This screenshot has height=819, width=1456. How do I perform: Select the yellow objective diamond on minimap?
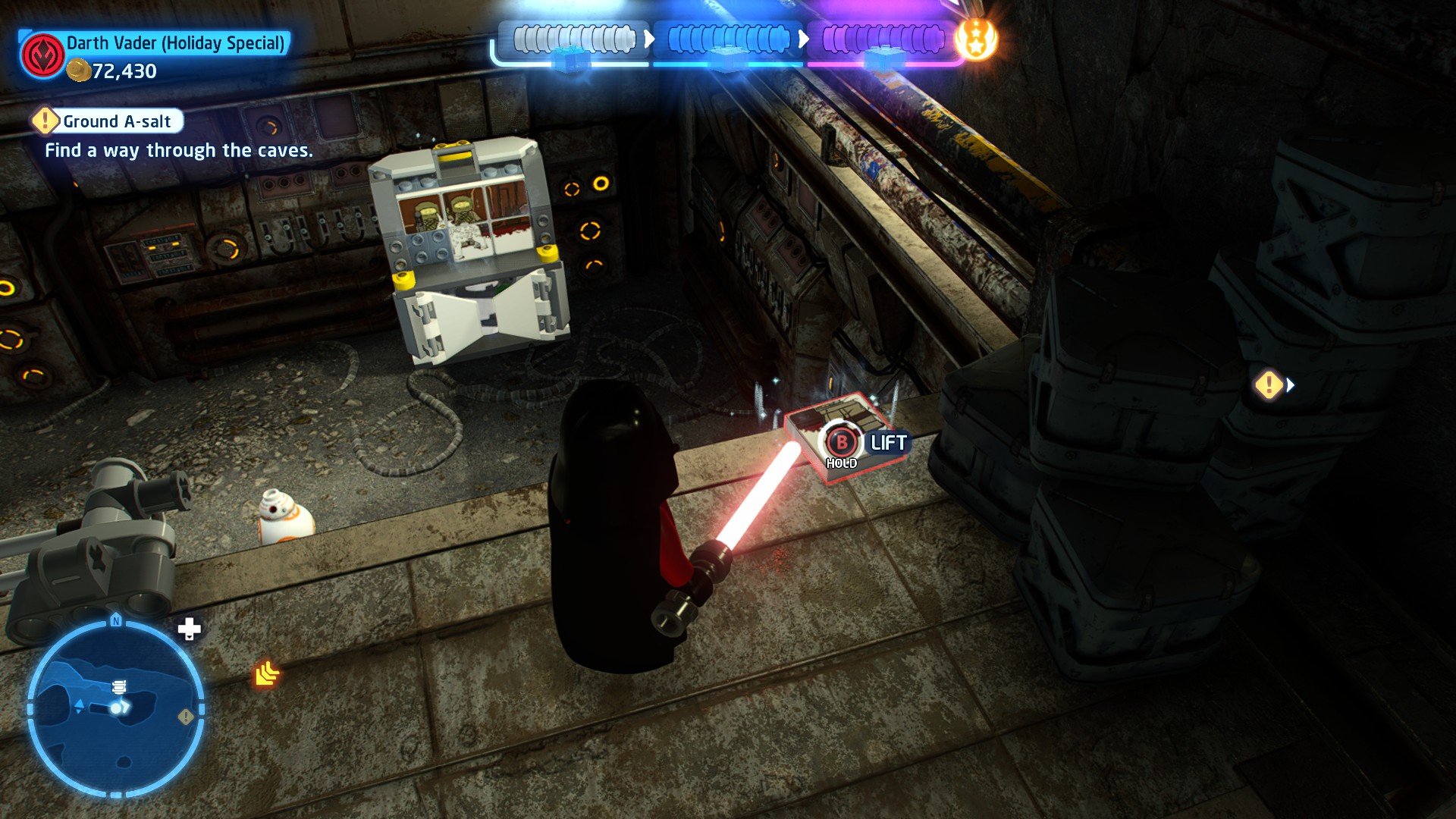[185, 717]
